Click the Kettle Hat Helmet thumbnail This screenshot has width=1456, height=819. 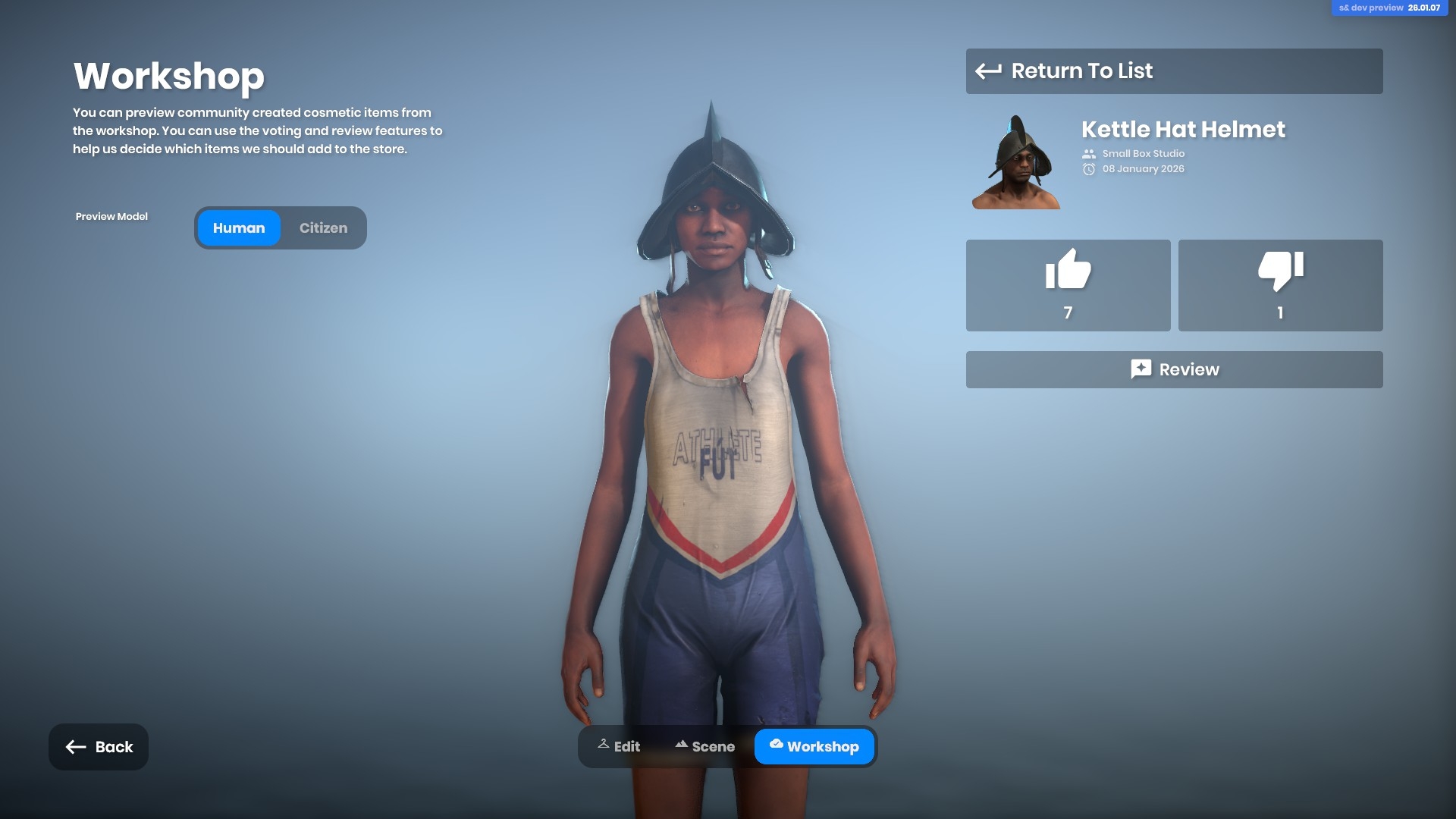coord(1016,162)
